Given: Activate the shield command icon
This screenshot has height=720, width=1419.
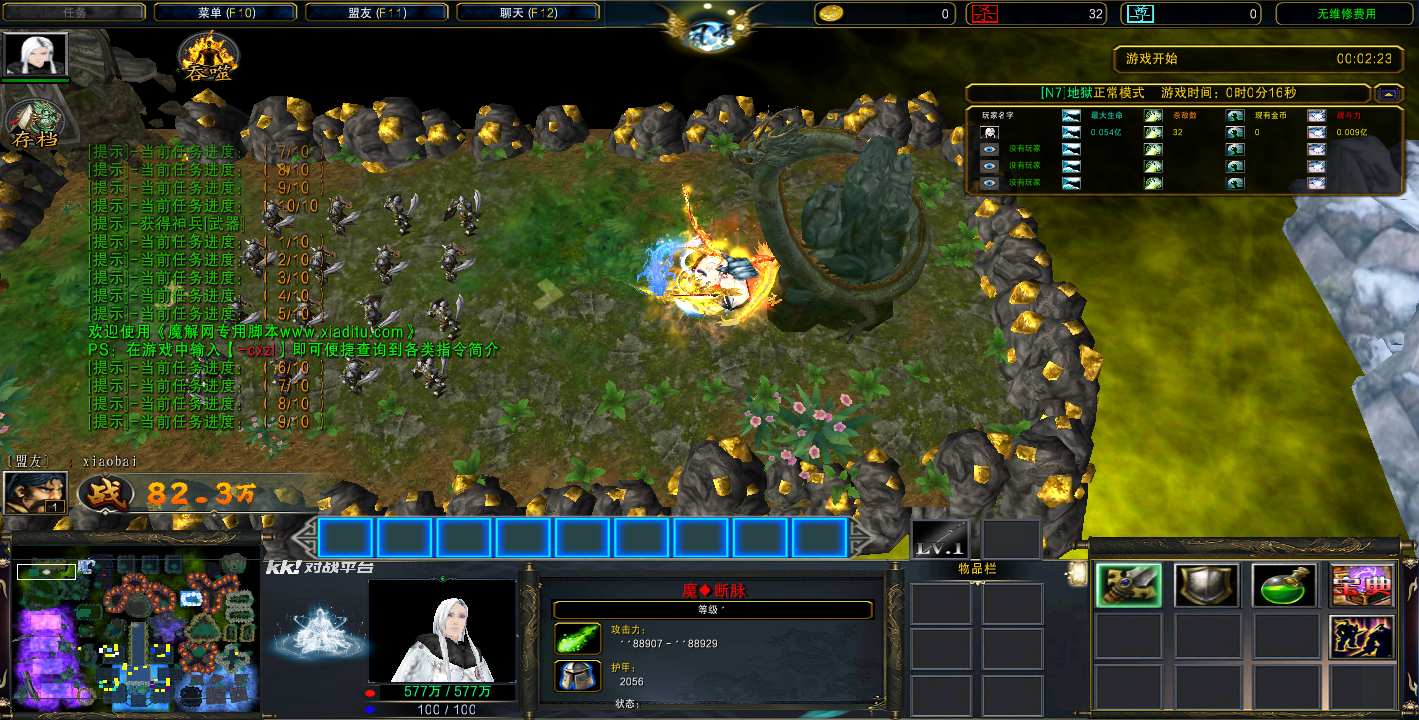Looking at the screenshot, I should tap(1206, 586).
